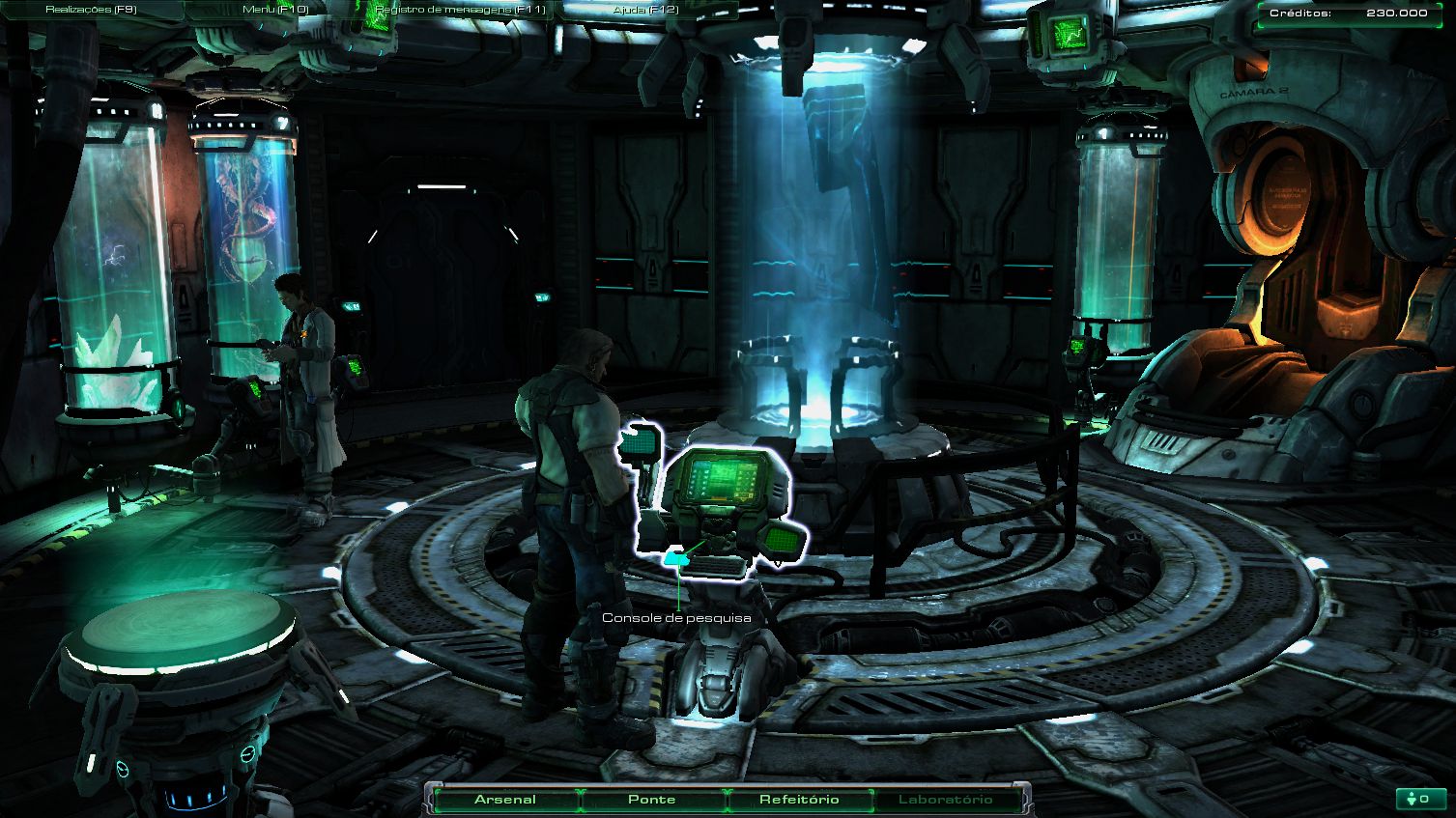Screen dimensions: 1456x818
Task: Switch to the Ponte room
Action: click(652, 800)
